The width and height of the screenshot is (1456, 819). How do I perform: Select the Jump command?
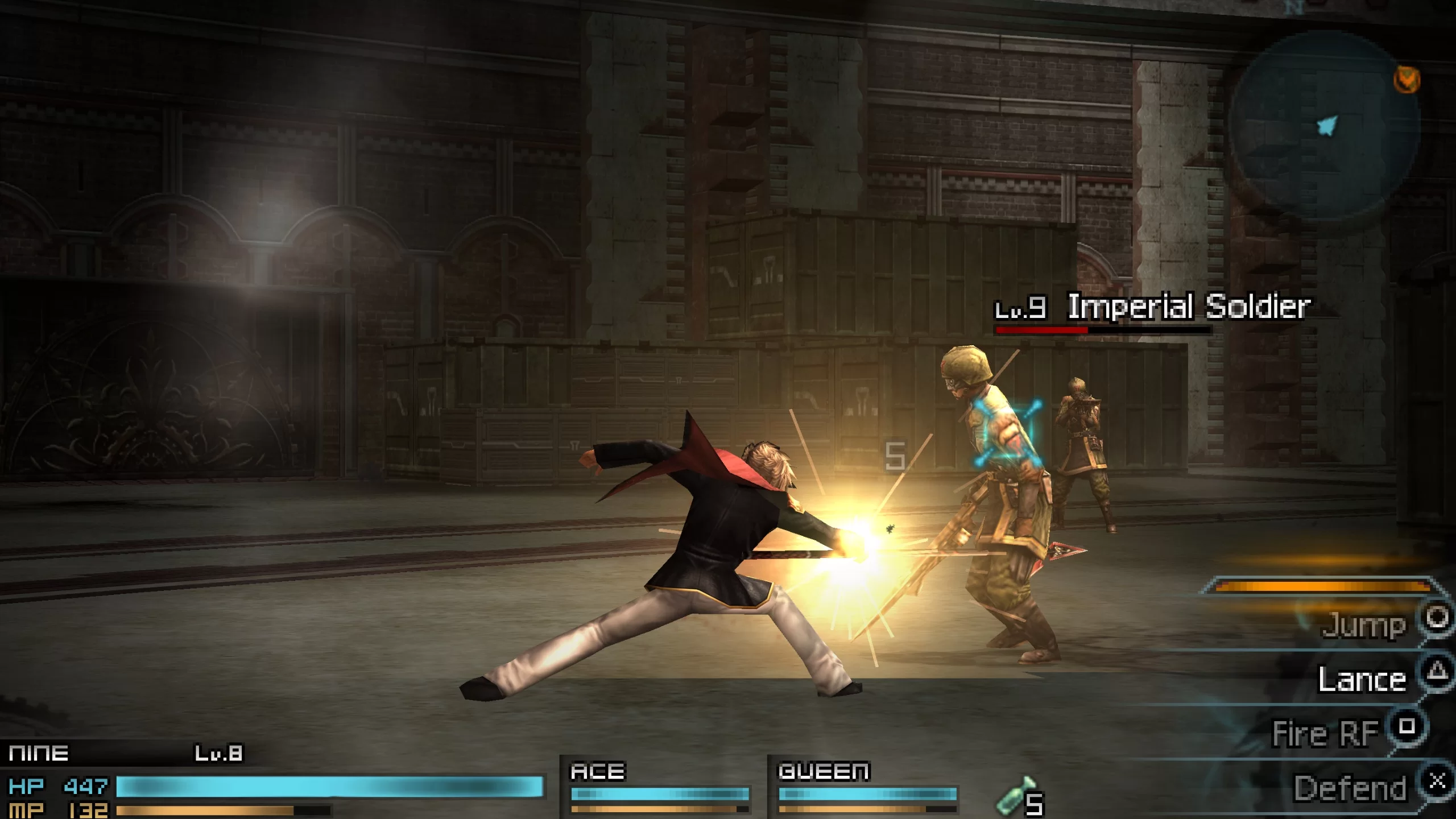pos(1365,626)
